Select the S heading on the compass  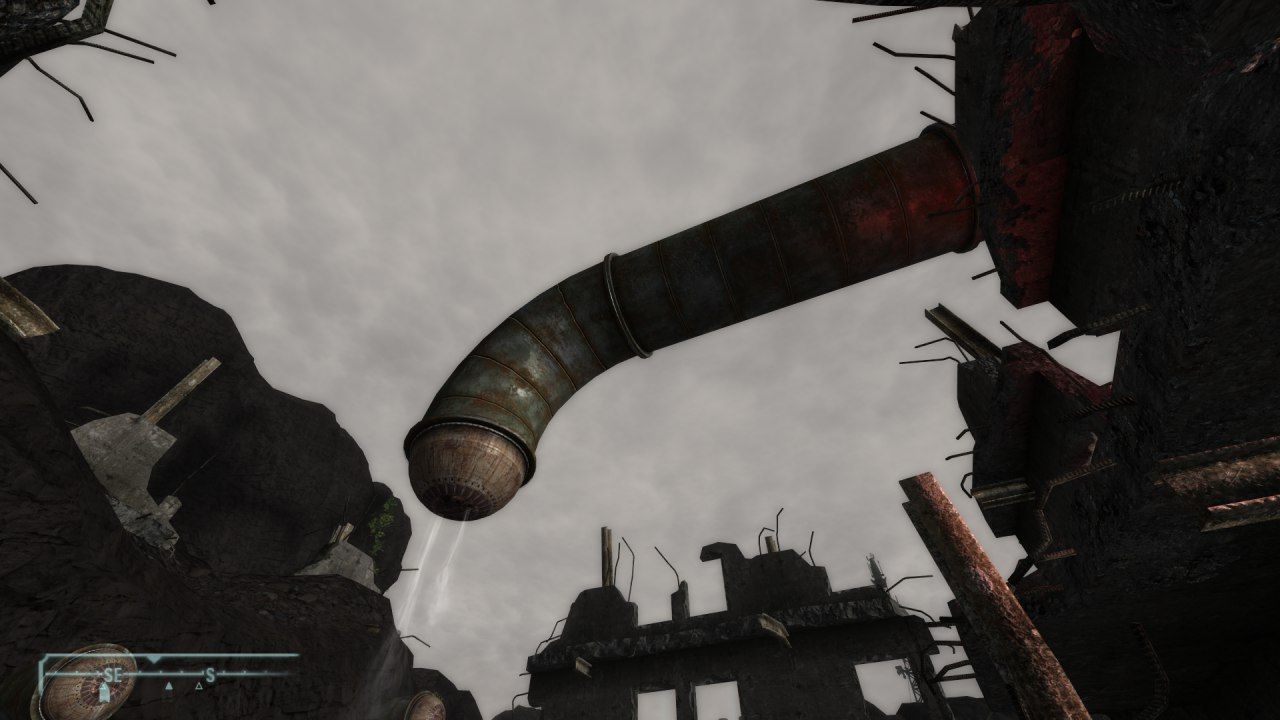(x=209, y=675)
